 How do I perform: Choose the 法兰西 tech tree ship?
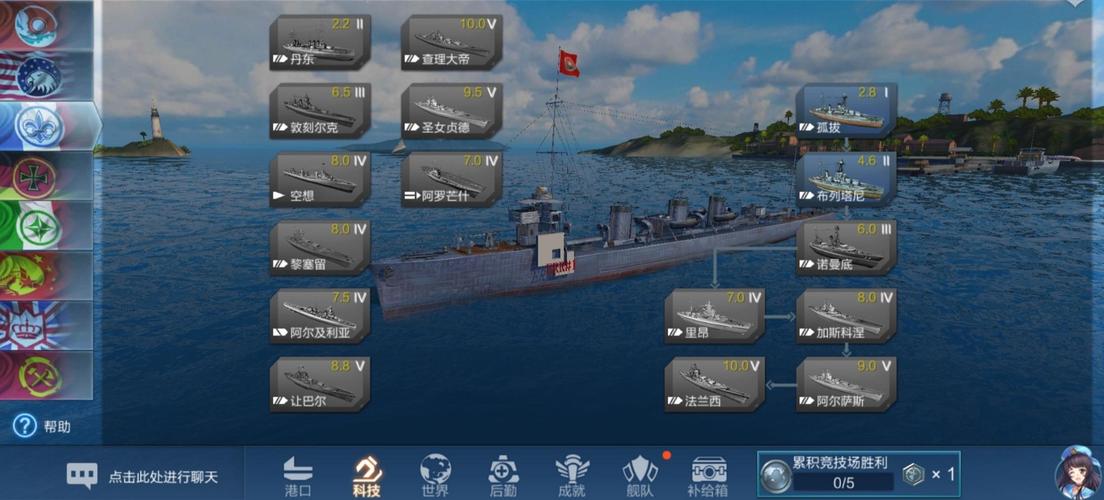[x=714, y=384]
